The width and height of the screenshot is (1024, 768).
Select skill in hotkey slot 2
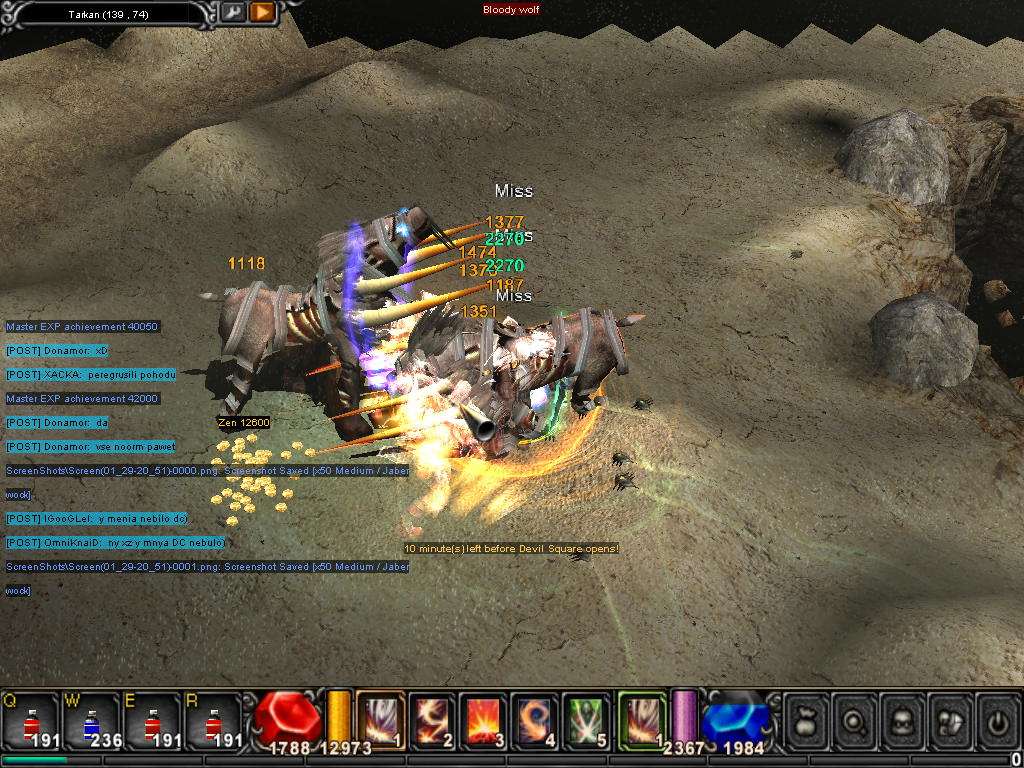(x=432, y=718)
